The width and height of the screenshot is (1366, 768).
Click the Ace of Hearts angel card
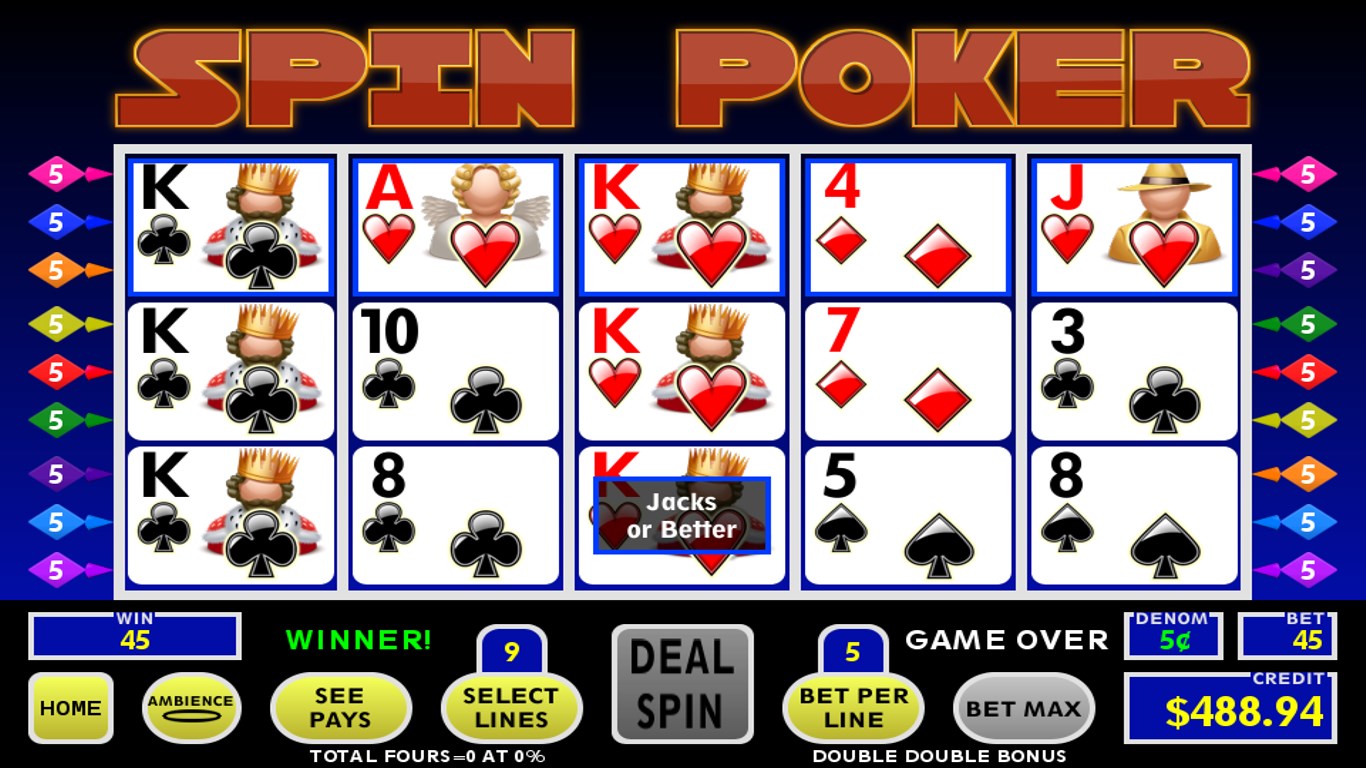[x=455, y=225]
